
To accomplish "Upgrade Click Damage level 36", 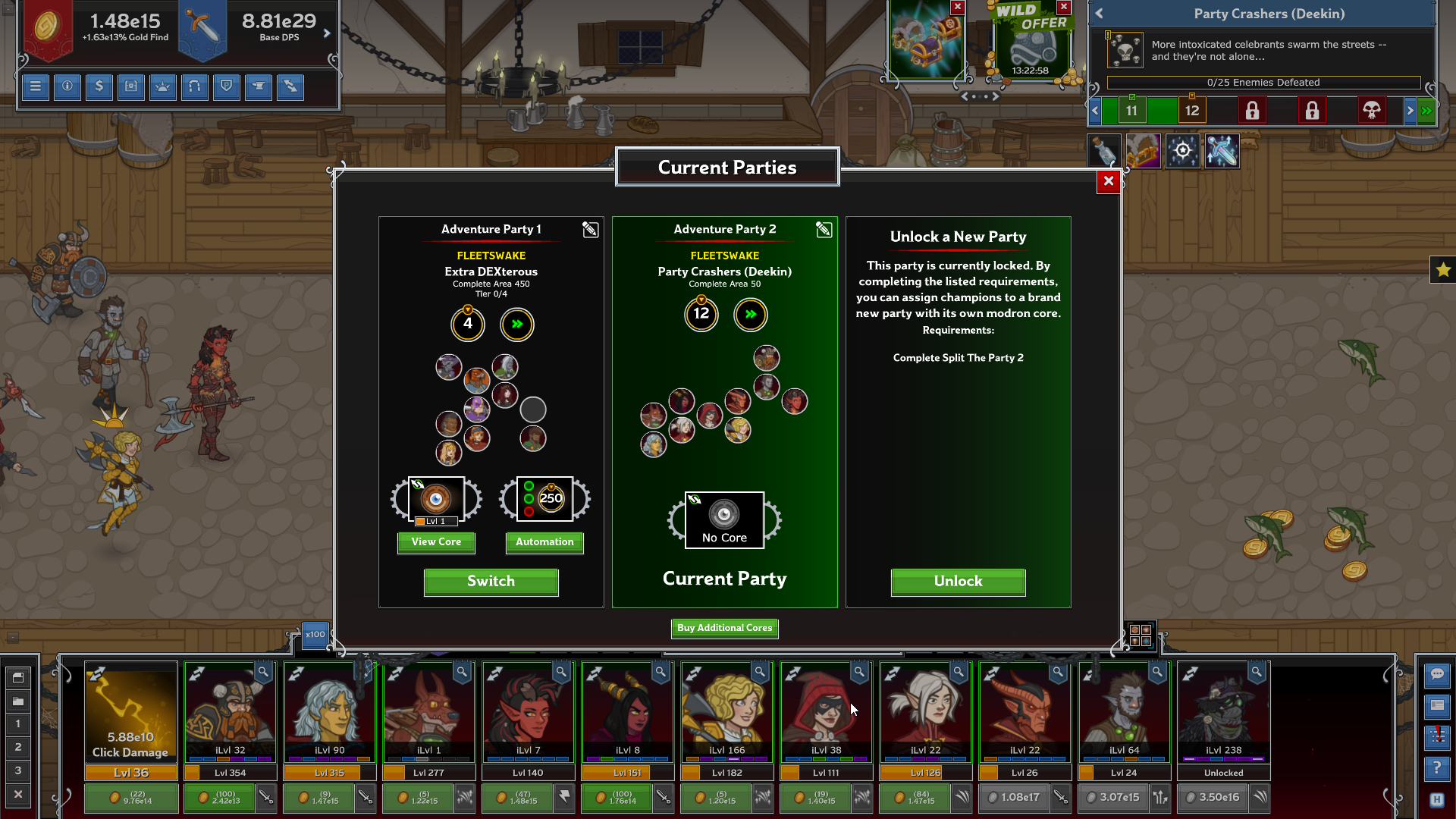I will pyautogui.click(x=131, y=798).
